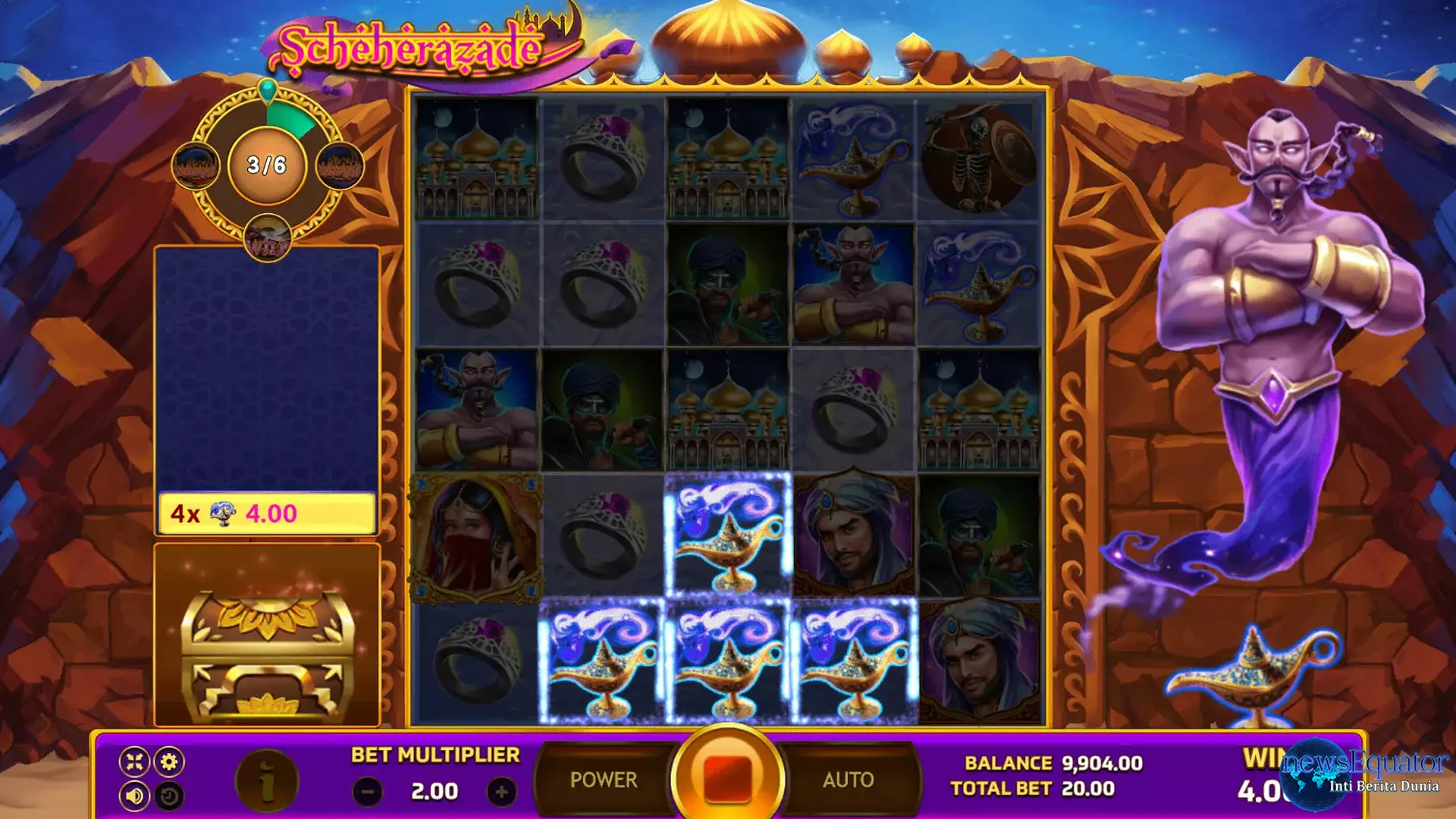This screenshot has height=819, width=1456.
Task: Activate POWER spin mode
Action: (603, 778)
